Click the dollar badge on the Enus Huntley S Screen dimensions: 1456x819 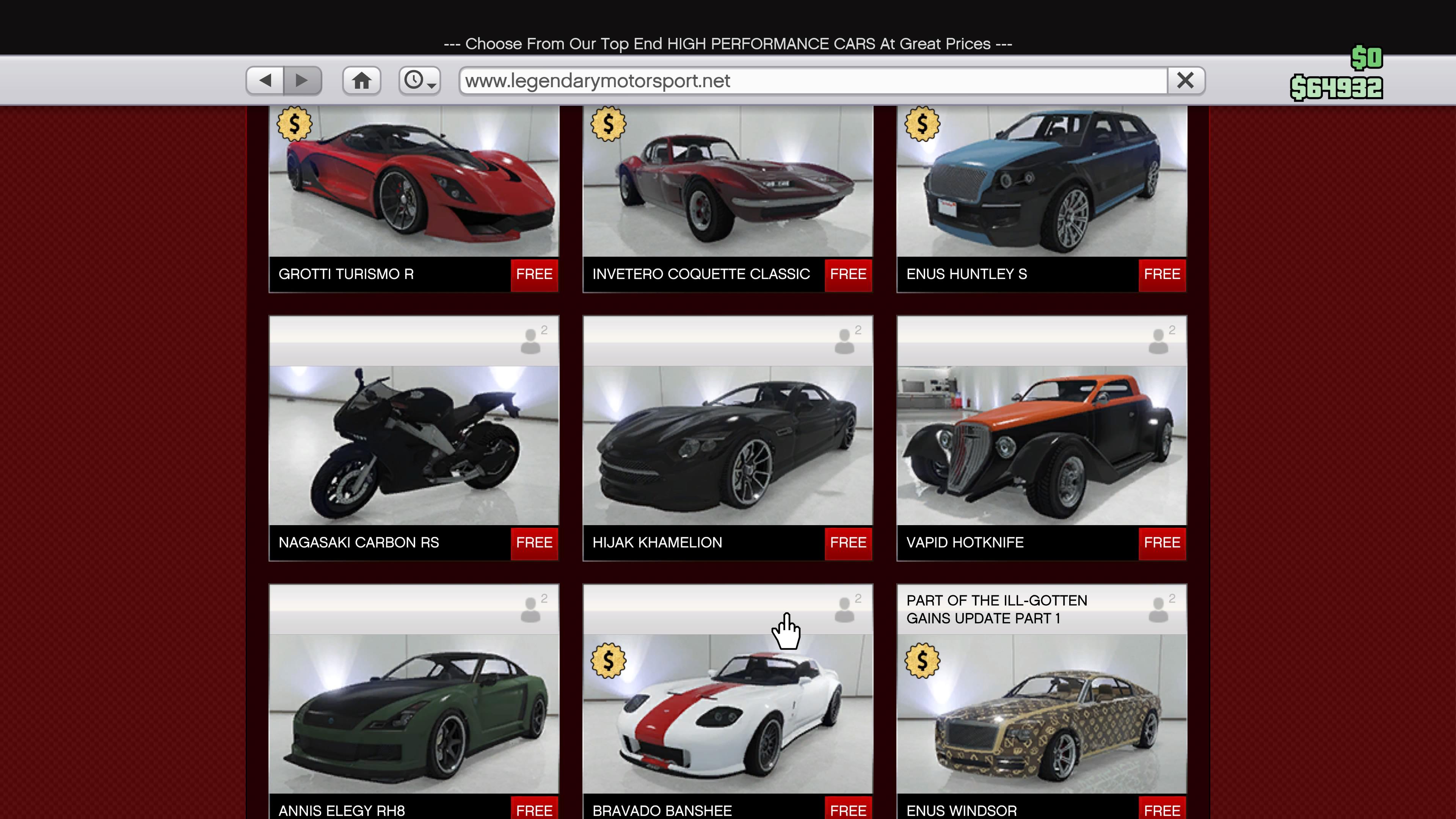[922, 124]
